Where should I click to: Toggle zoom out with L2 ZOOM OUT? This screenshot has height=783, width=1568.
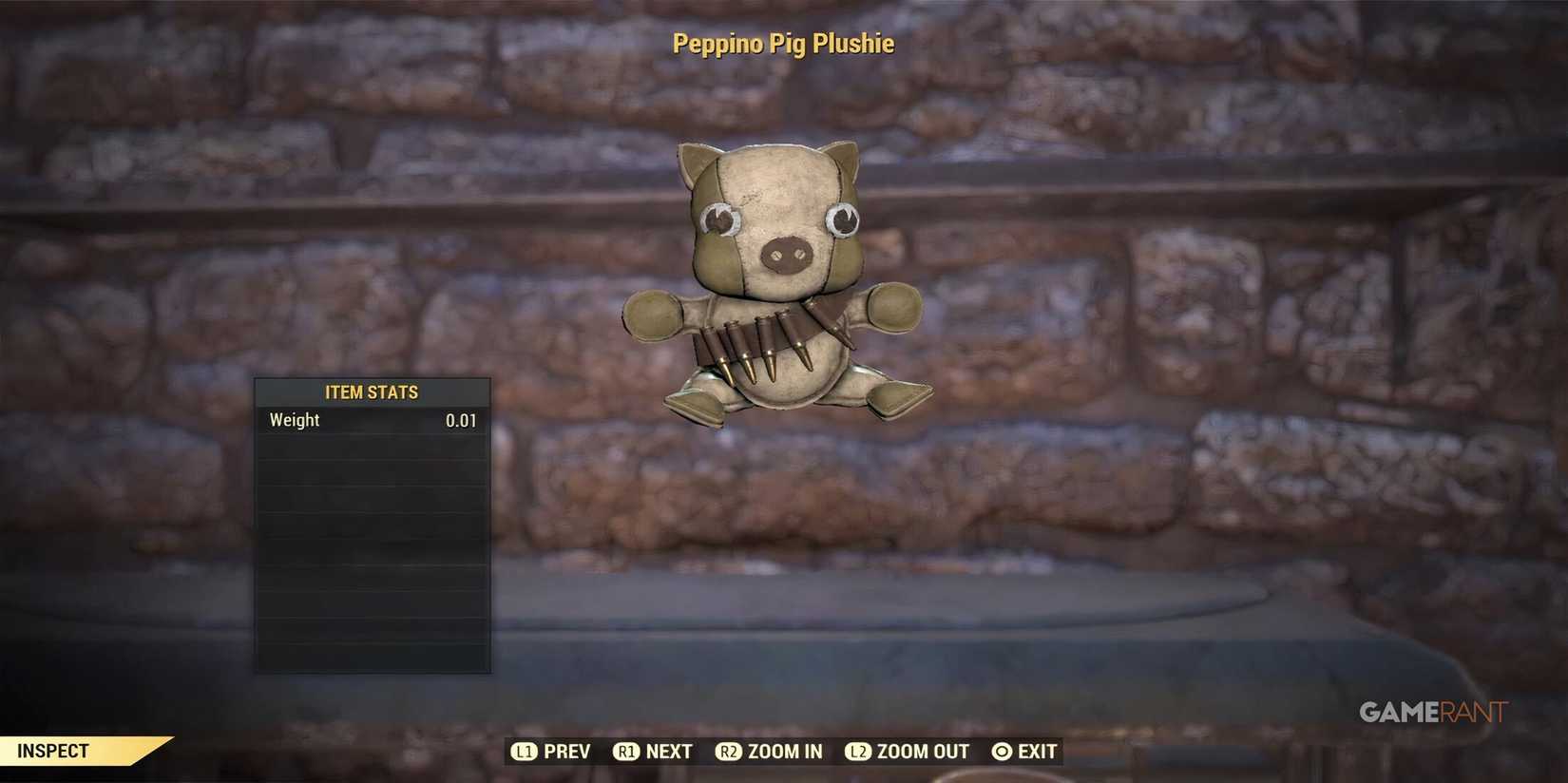pos(908,751)
